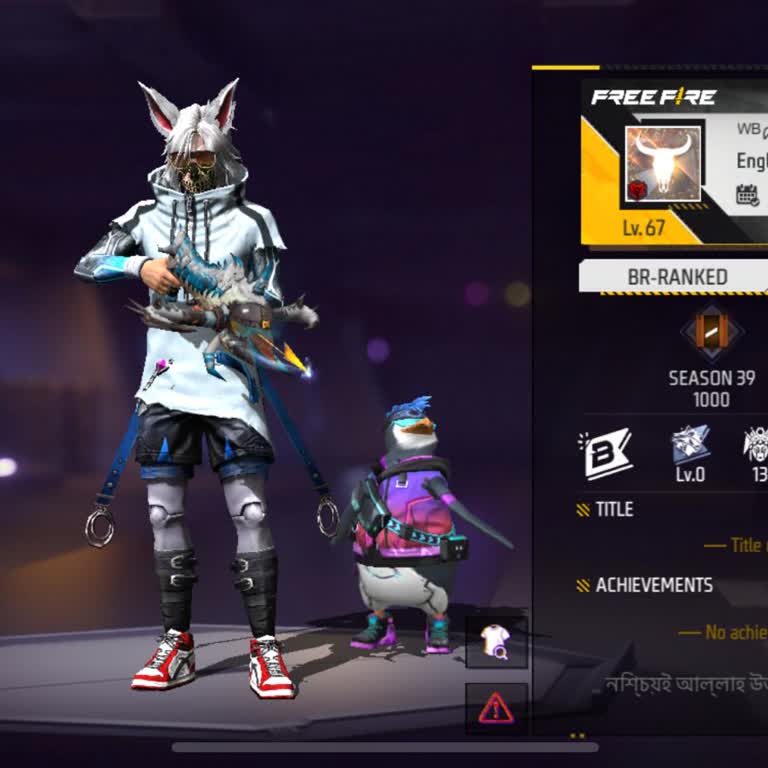Click the calendar icon on profile banner

pos(747,194)
